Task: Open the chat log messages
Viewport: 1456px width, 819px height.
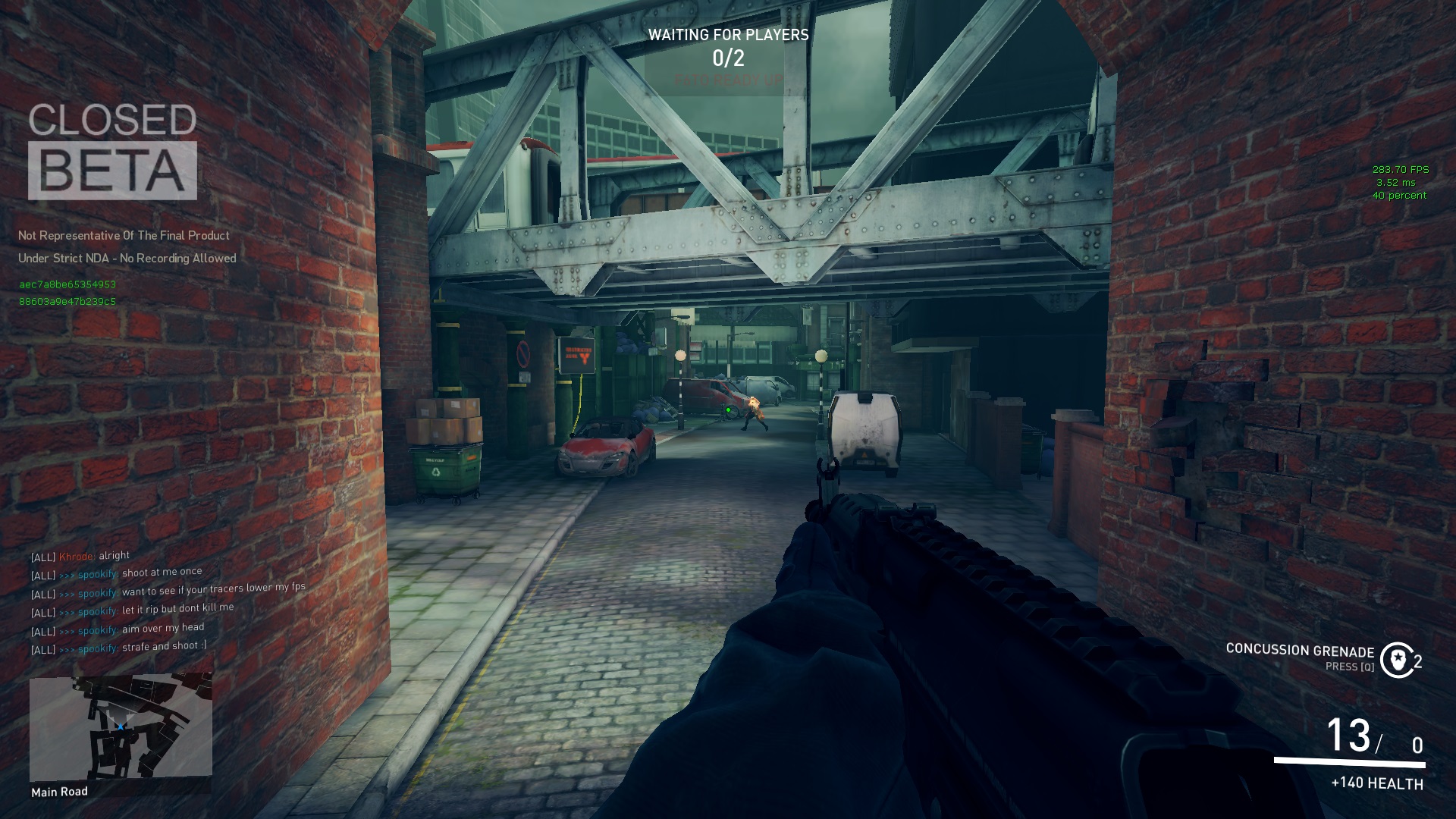Action: (168, 602)
